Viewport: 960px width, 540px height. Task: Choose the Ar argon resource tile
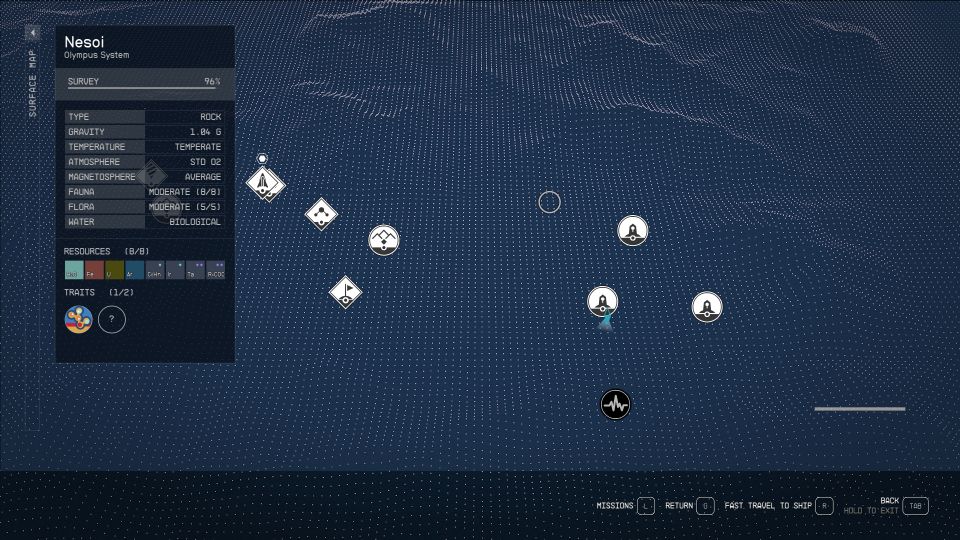[134, 270]
